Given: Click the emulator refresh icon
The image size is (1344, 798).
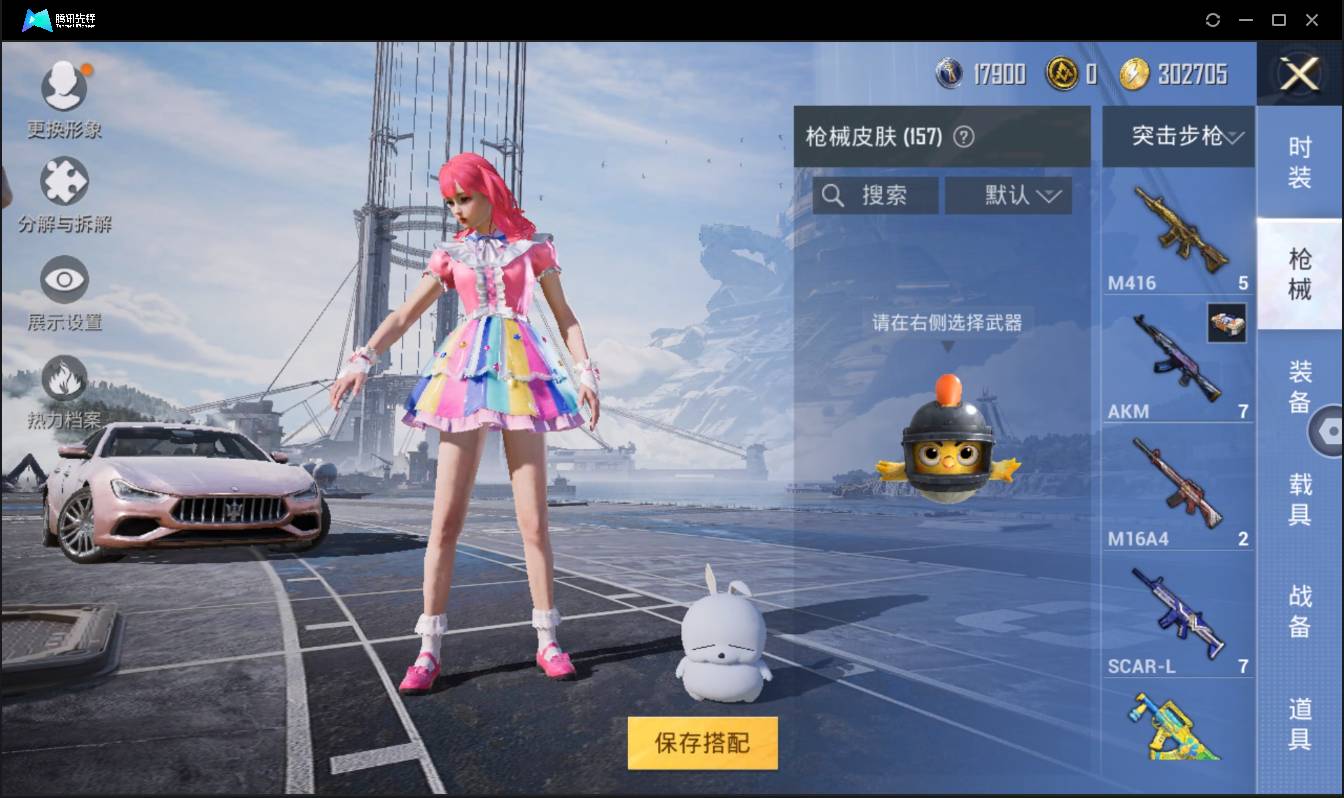Looking at the screenshot, I should tap(1213, 20).
